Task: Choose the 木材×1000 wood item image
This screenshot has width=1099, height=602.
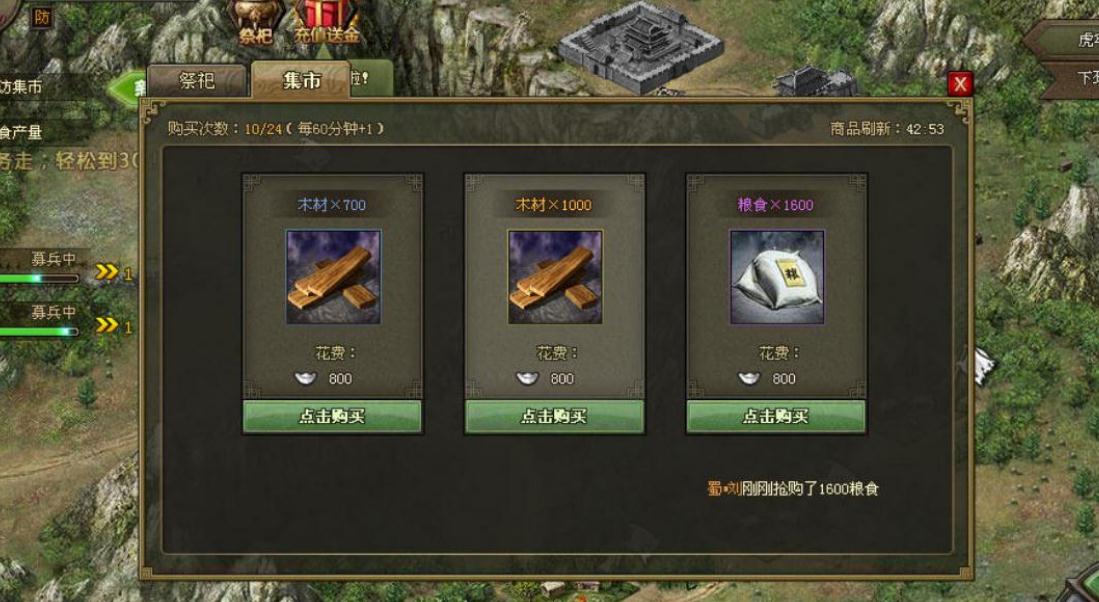Action: (x=555, y=277)
